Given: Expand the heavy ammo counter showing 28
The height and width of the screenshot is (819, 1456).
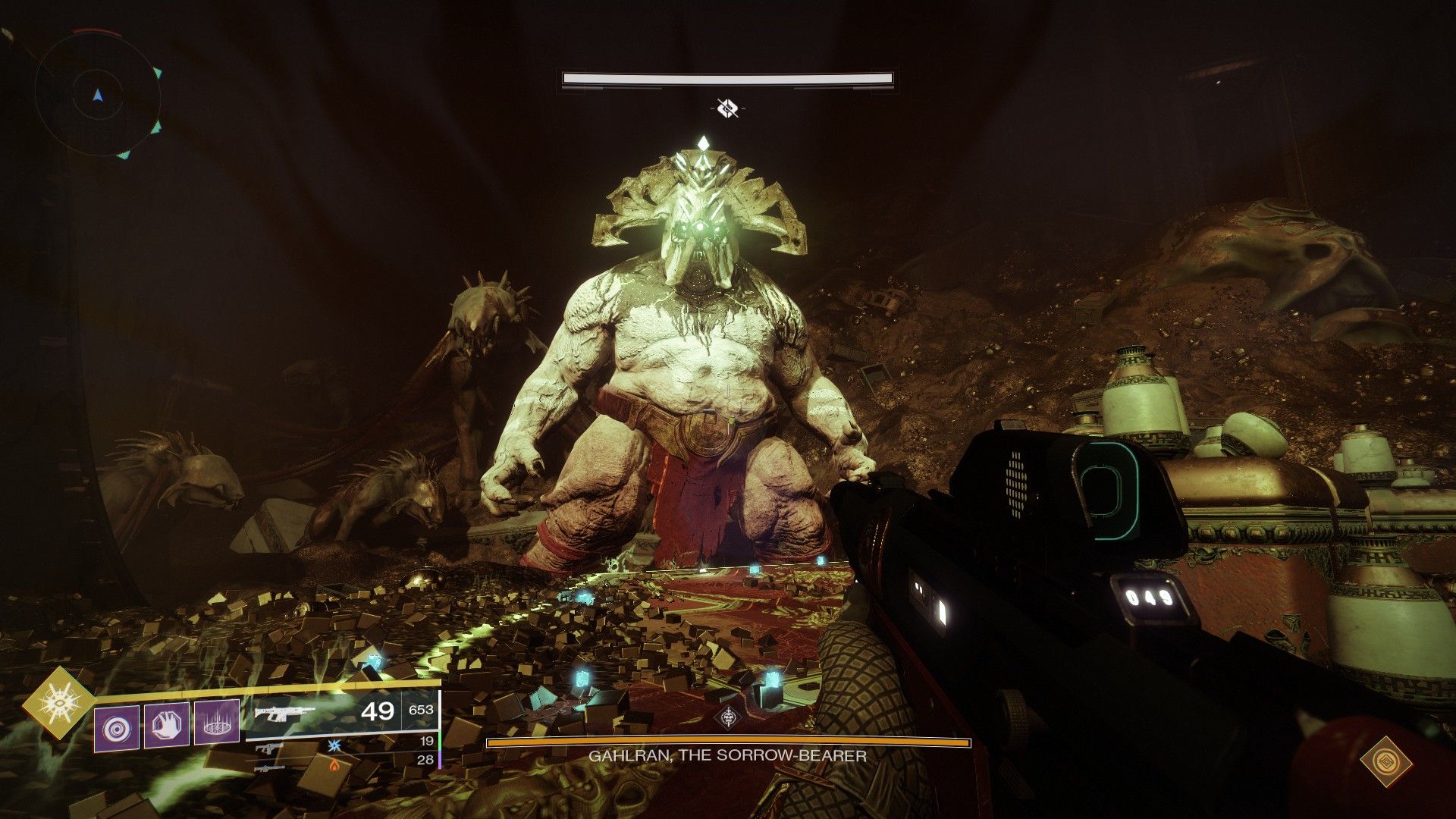Looking at the screenshot, I should (x=426, y=759).
